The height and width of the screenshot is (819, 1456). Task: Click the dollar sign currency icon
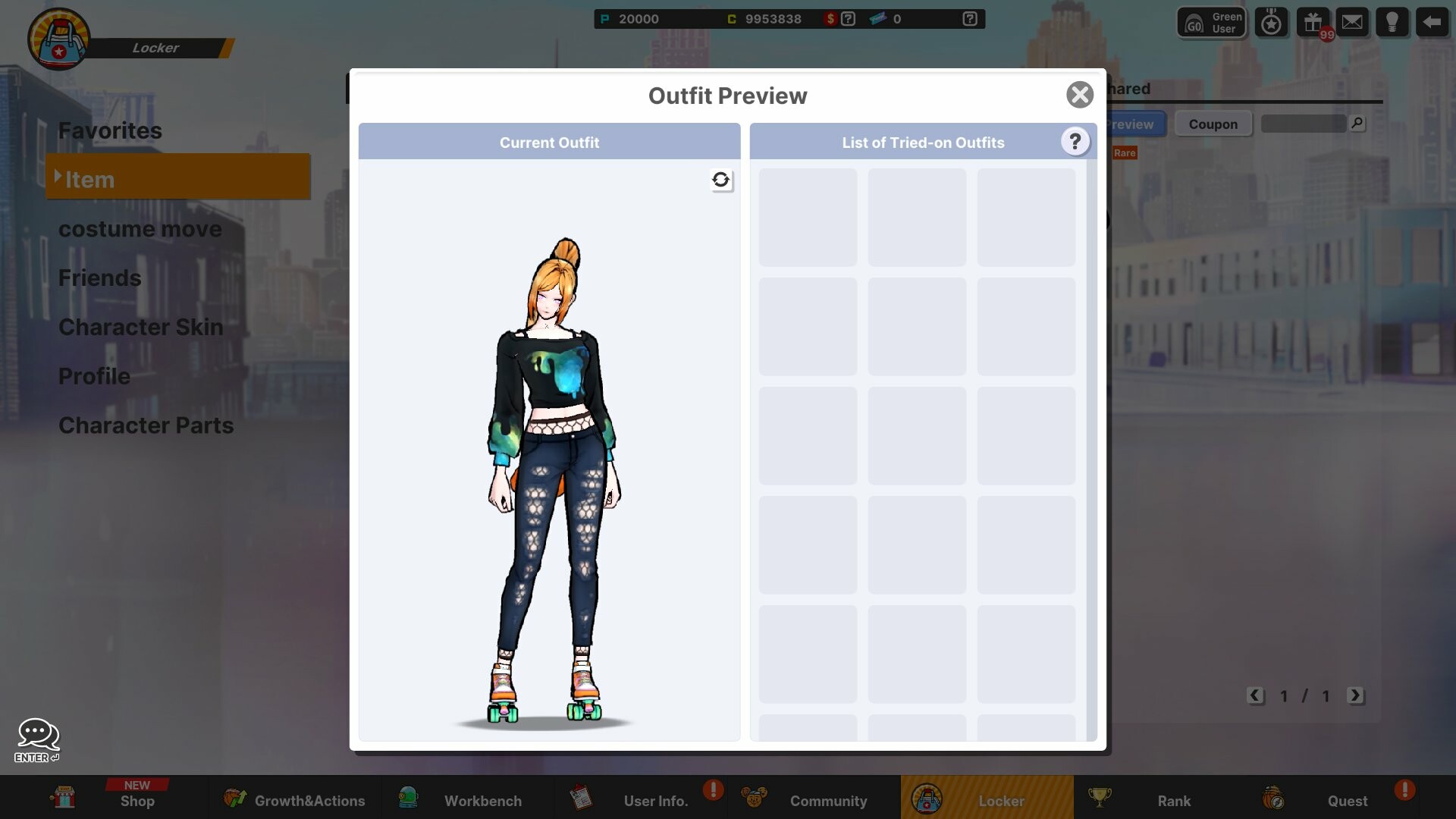831,18
